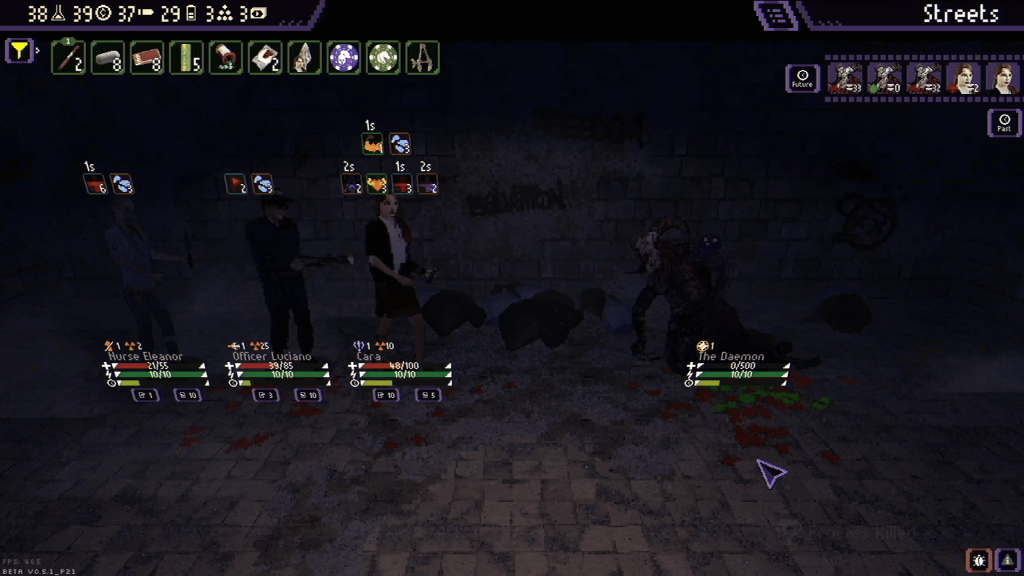This screenshot has width=1024, height=576.
Task: Choose the green poker chip
Action: click(x=383, y=58)
